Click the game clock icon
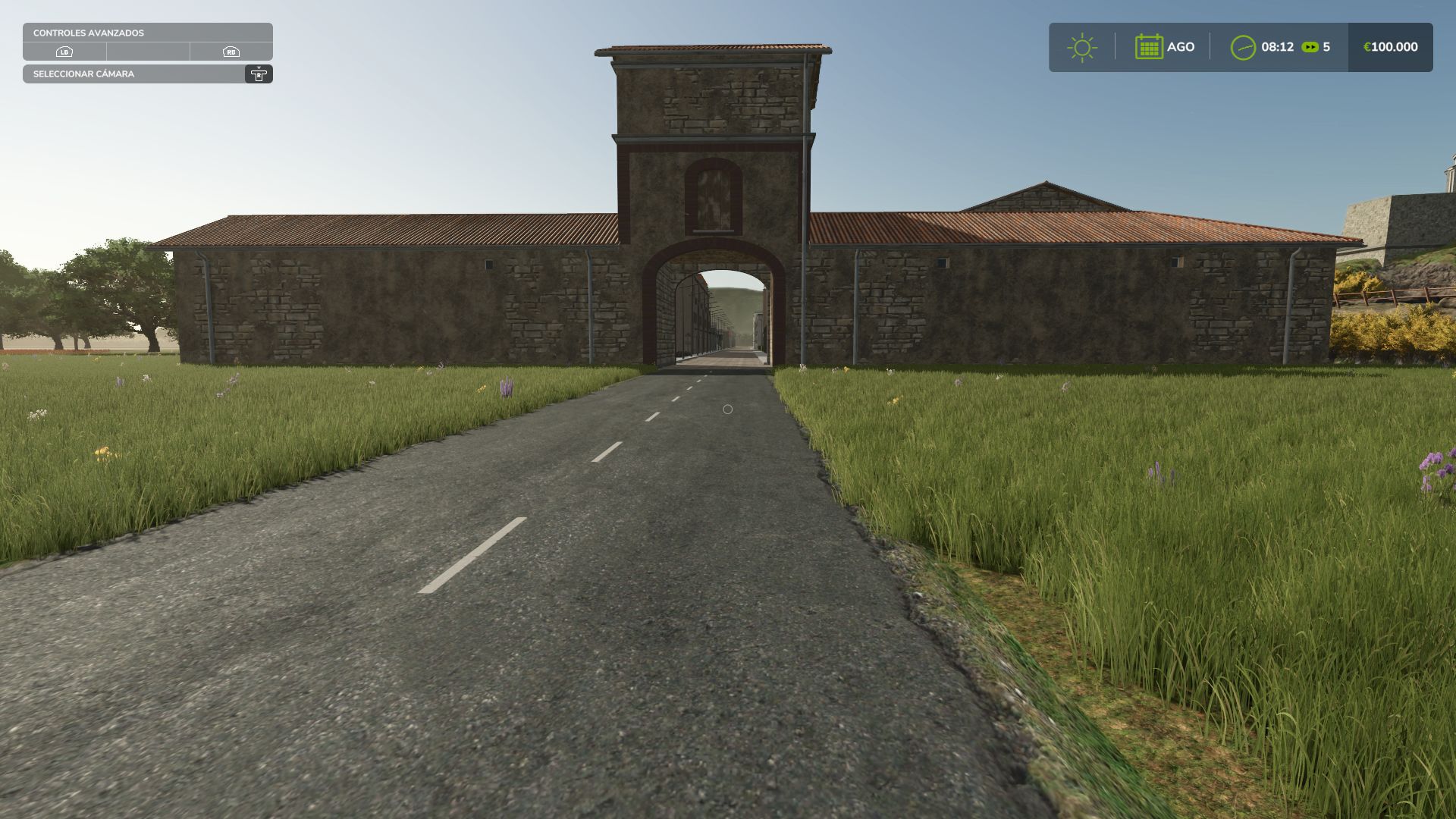The image size is (1456, 819). (x=1243, y=47)
